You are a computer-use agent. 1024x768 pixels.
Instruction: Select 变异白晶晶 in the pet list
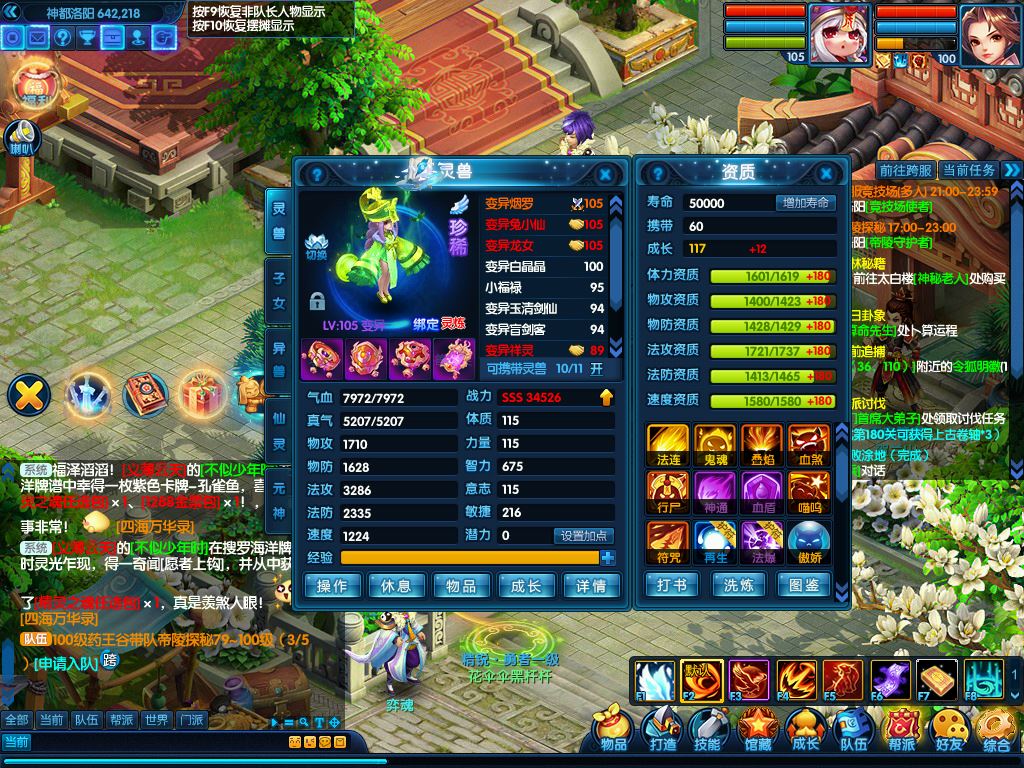click(x=528, y=267)
